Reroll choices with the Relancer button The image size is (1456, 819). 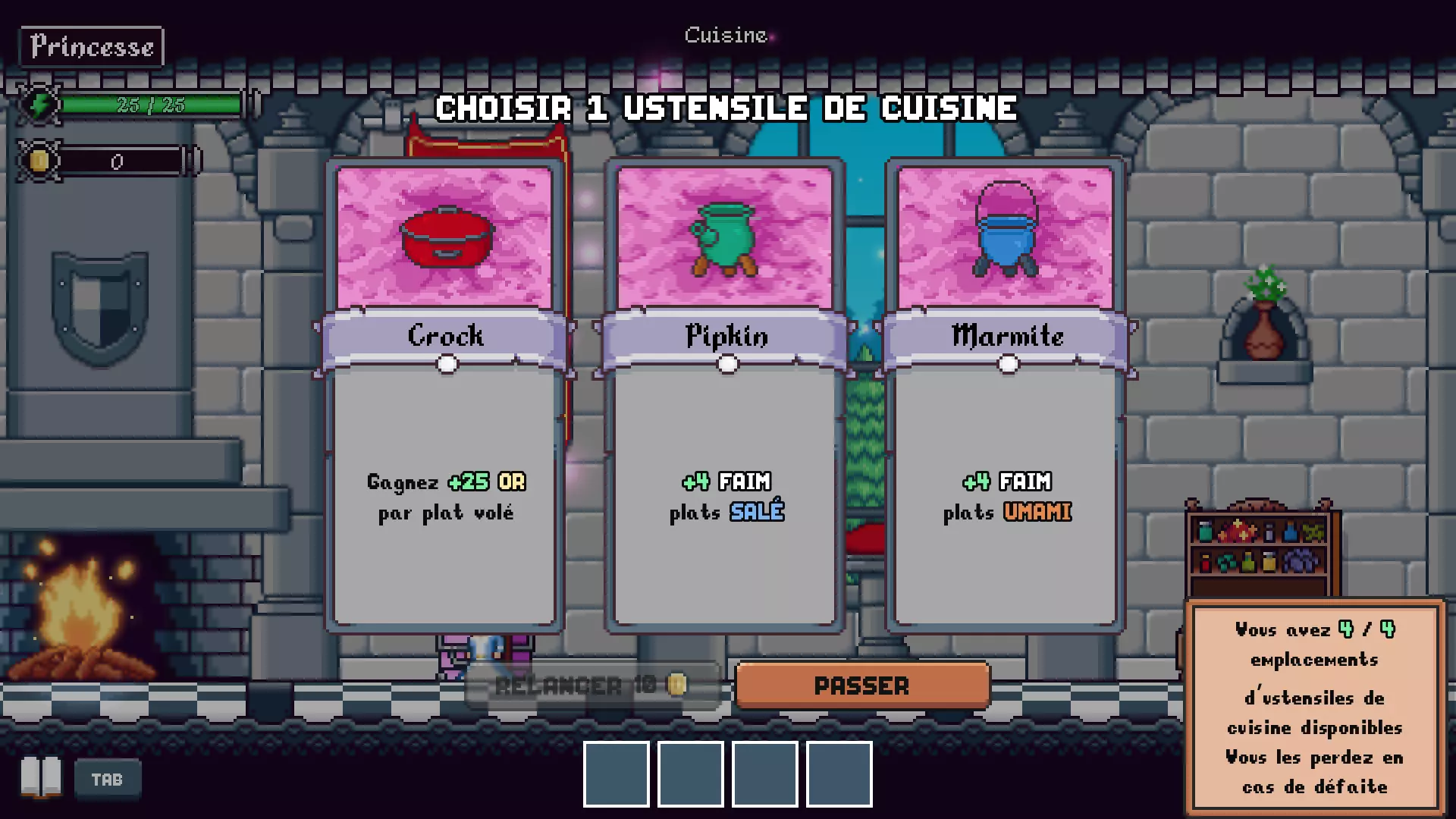pos(592,686)
